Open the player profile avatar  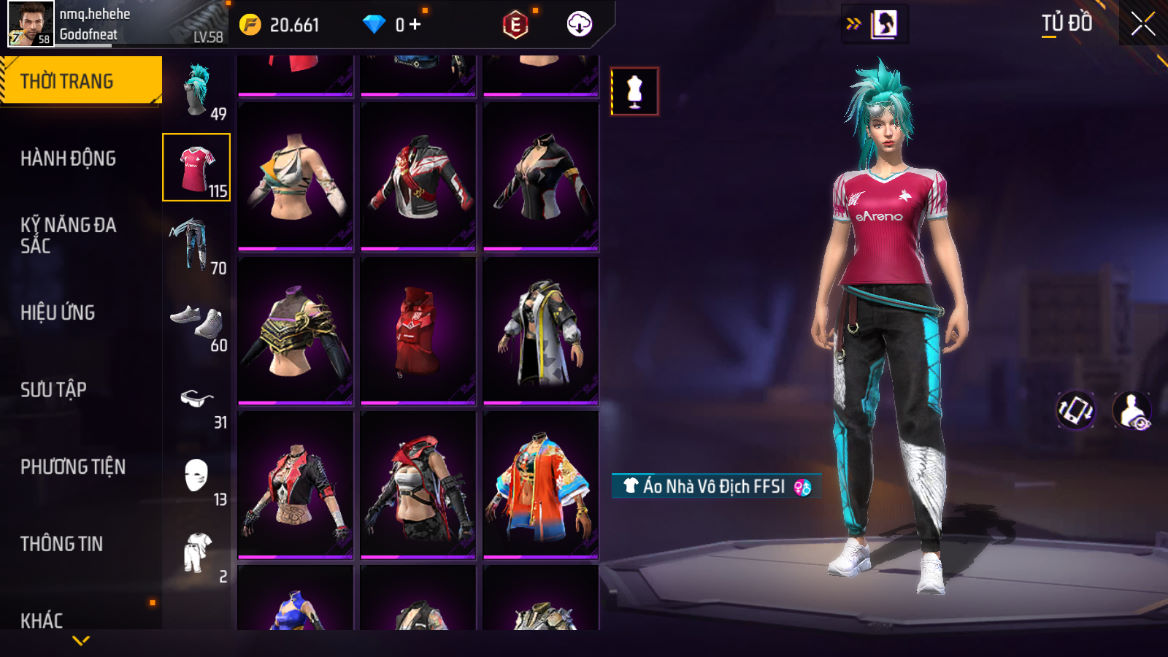point(31,24)
